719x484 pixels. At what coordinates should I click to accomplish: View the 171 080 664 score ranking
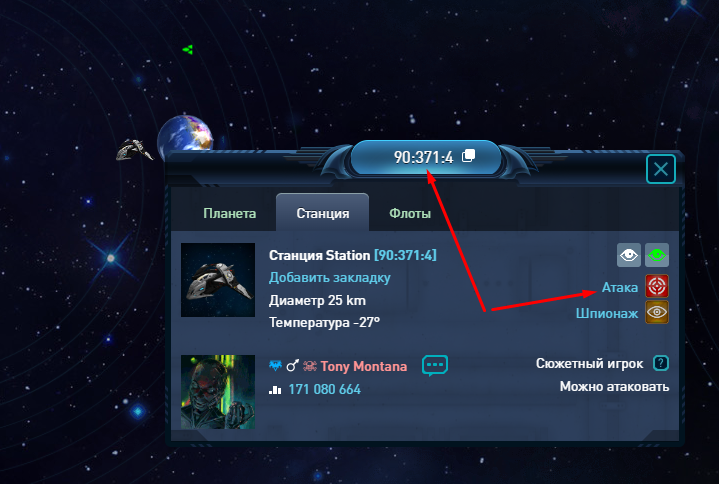pos(324,389)
